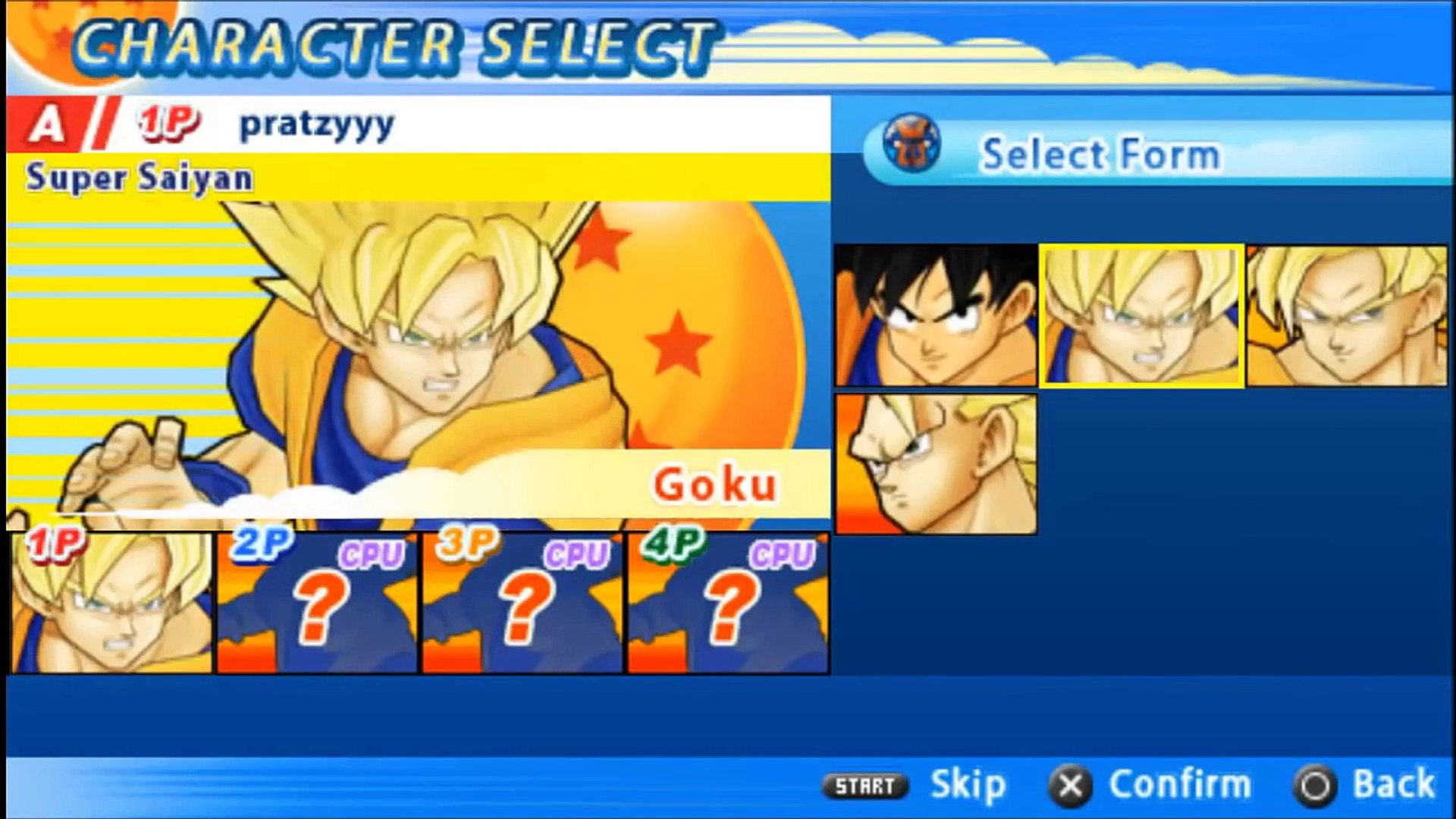
Task: Select the long-haired Super Saiyan 3 portrait
Action: [936, 463]
